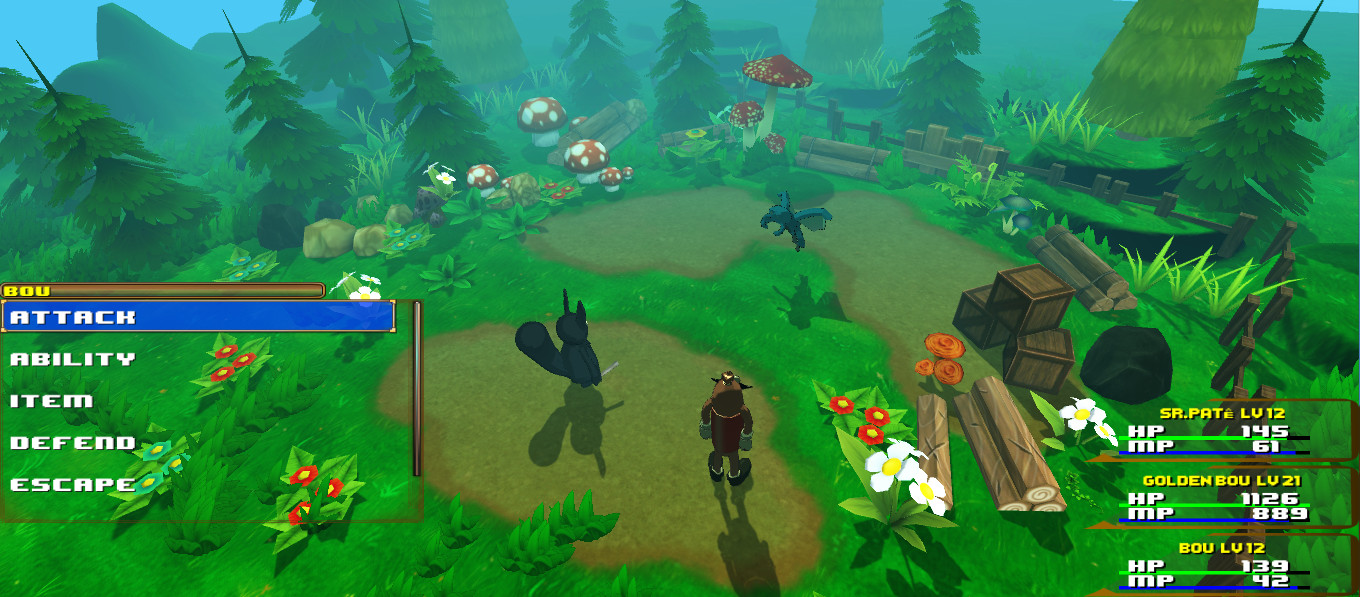Select Golden Bou's party status panel

[1222, 497]
